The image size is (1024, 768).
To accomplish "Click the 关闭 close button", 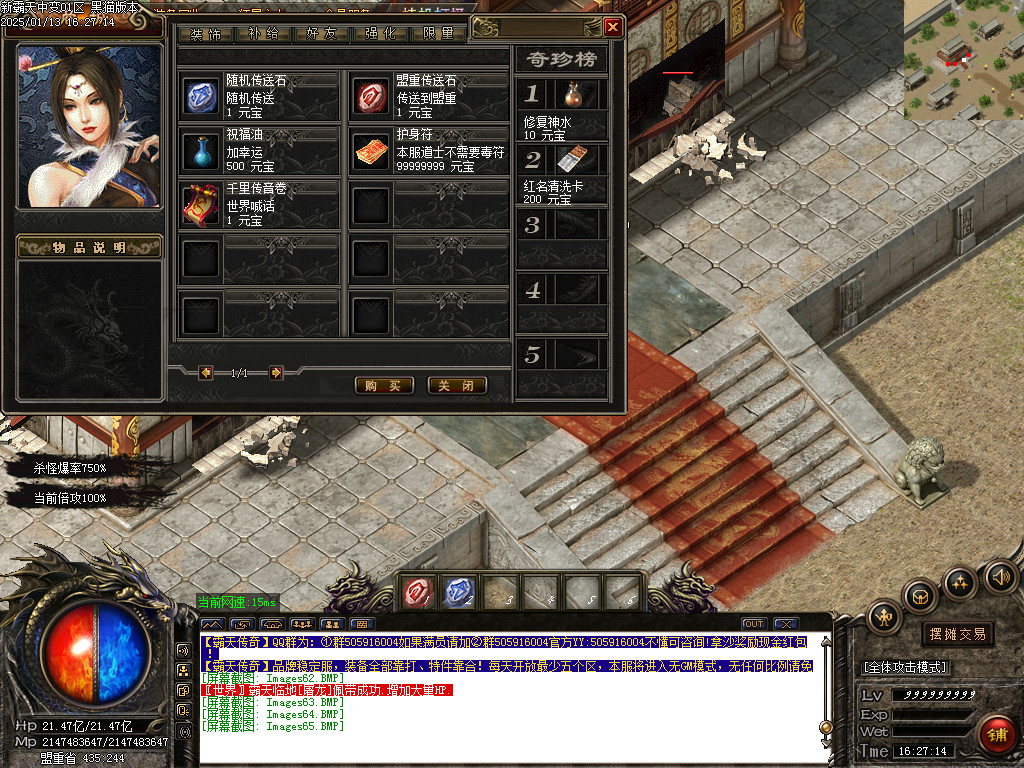I will pos(457,386).
